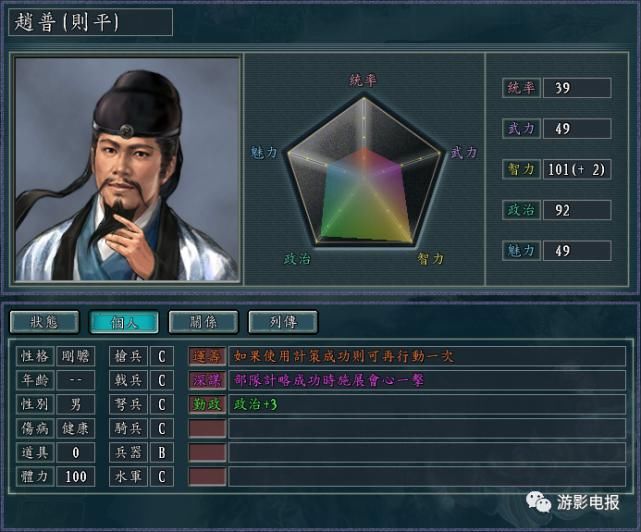Screen dimensions: 641x532
Task: Select the 個人 tab
Action: (124, 322)
